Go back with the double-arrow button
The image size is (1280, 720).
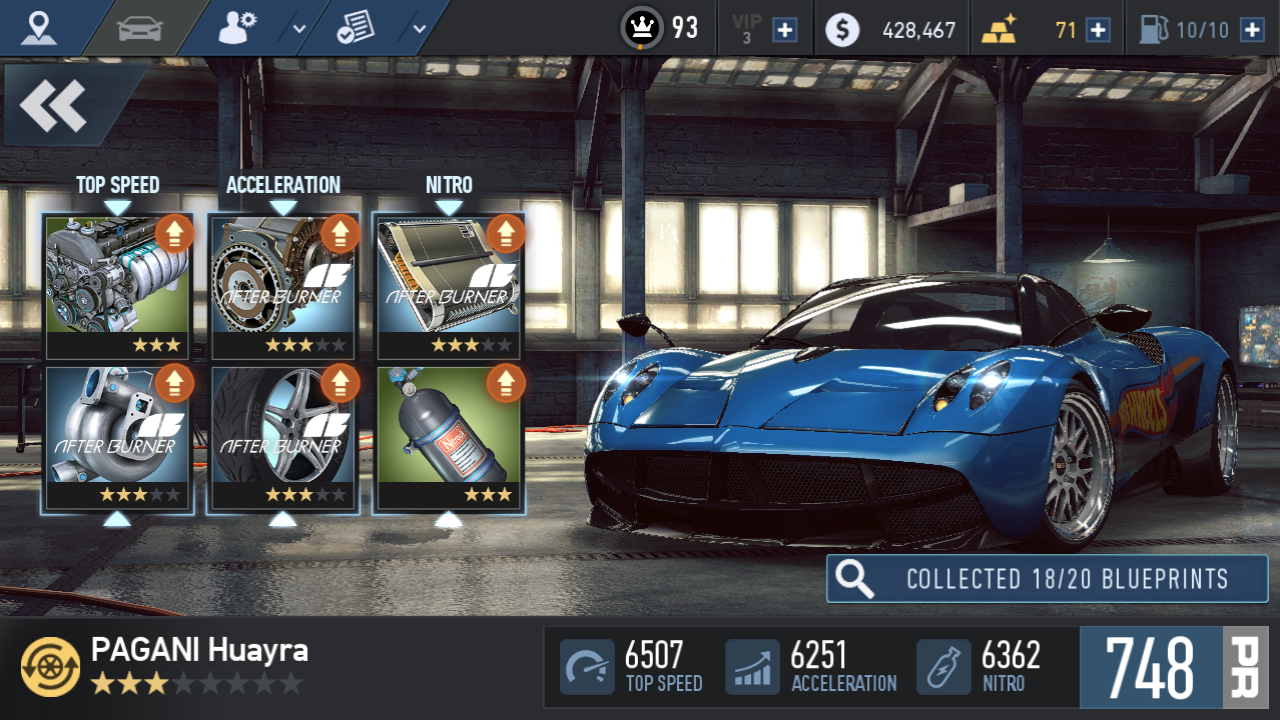coord(54,105)
